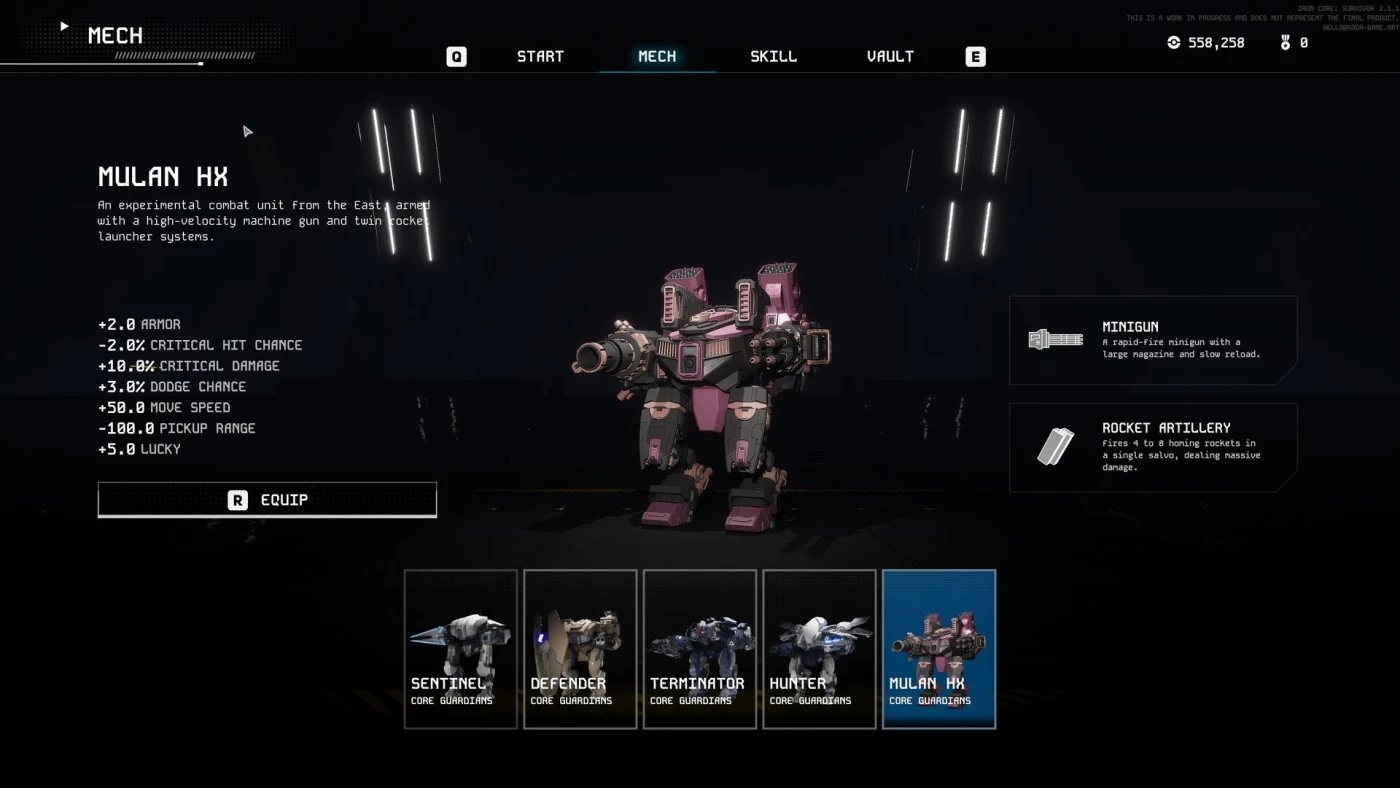Equip the Mulan HX mech
This screenshot has width=1400, height=788.
(x=267, y=499)
